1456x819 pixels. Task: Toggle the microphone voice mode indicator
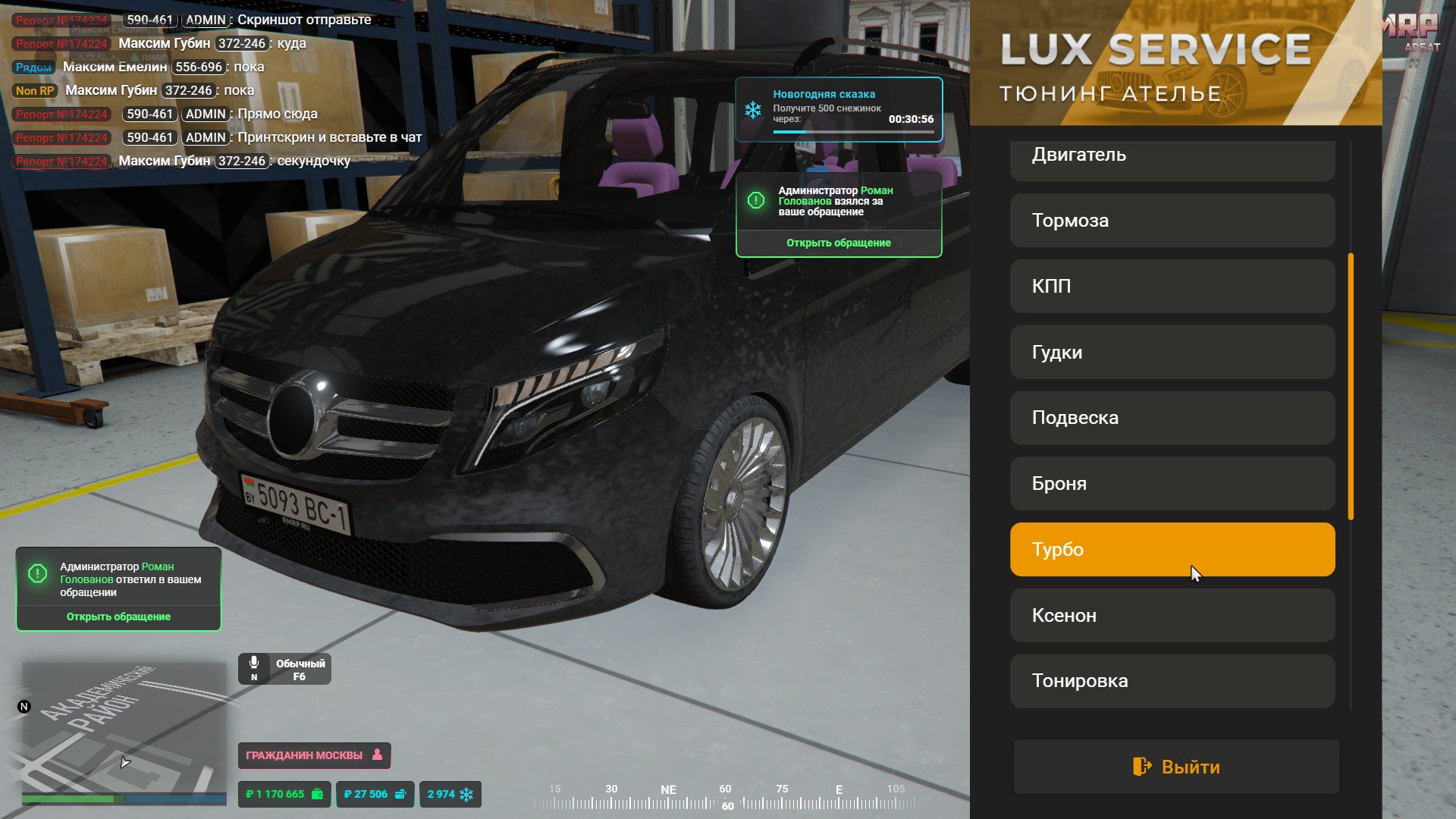[284, 669]
